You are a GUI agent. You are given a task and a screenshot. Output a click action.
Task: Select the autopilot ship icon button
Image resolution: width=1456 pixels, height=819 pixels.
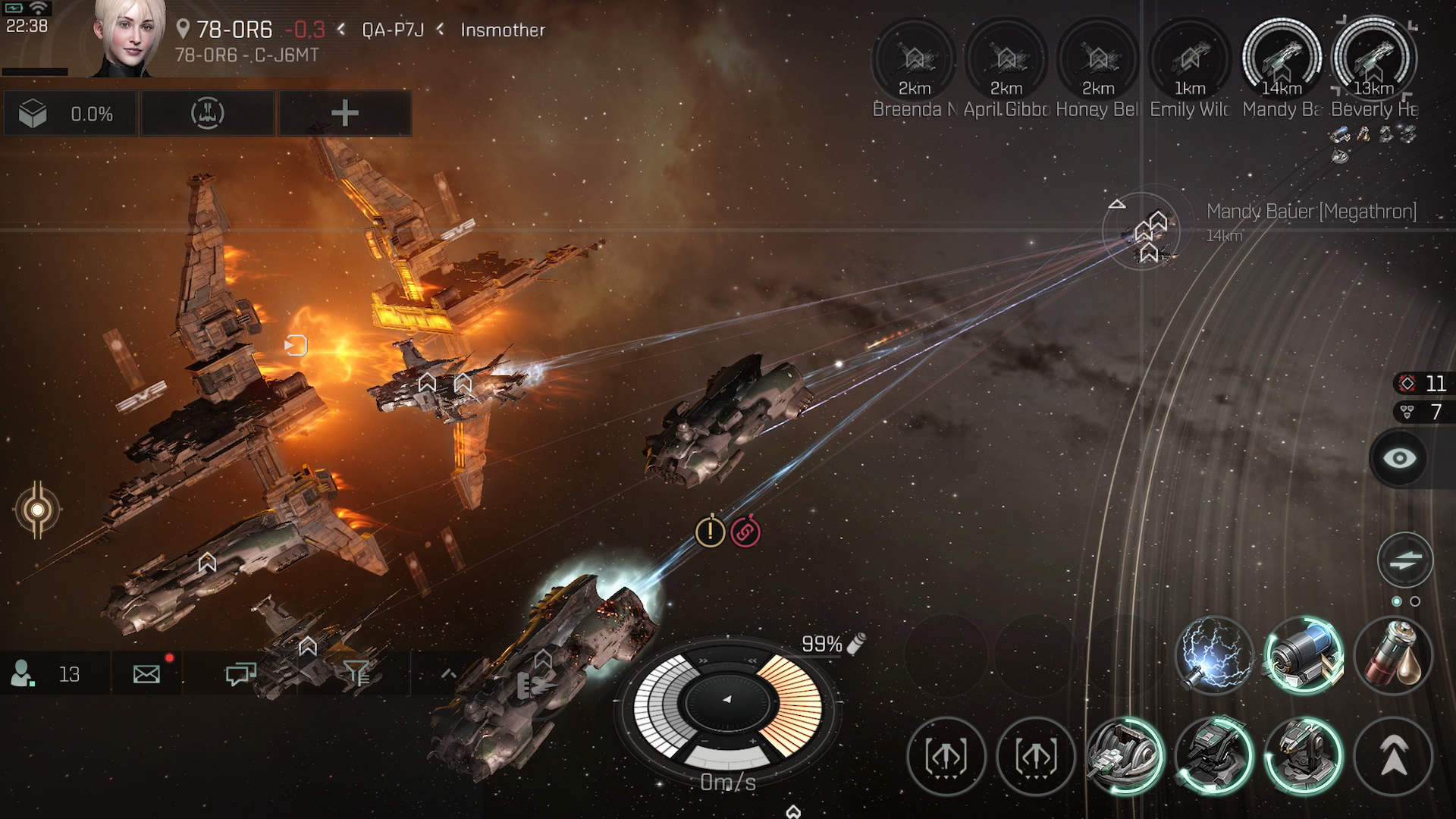(x=207, y=114)
